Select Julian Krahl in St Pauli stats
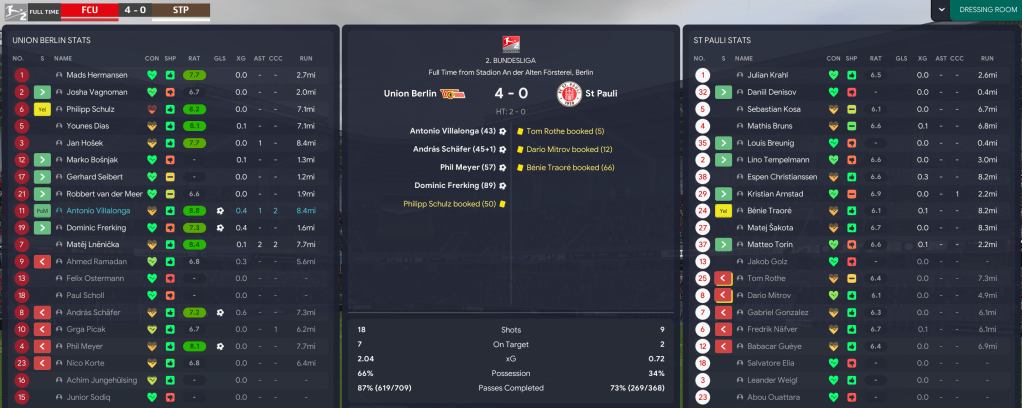 (x=767, y=75)
